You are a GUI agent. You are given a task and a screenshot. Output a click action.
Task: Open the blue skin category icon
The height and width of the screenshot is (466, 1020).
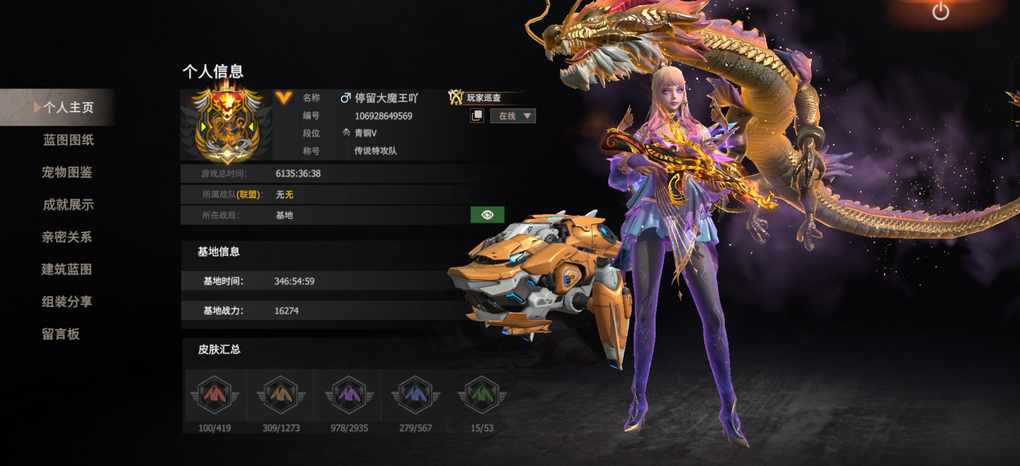point(414,395)
